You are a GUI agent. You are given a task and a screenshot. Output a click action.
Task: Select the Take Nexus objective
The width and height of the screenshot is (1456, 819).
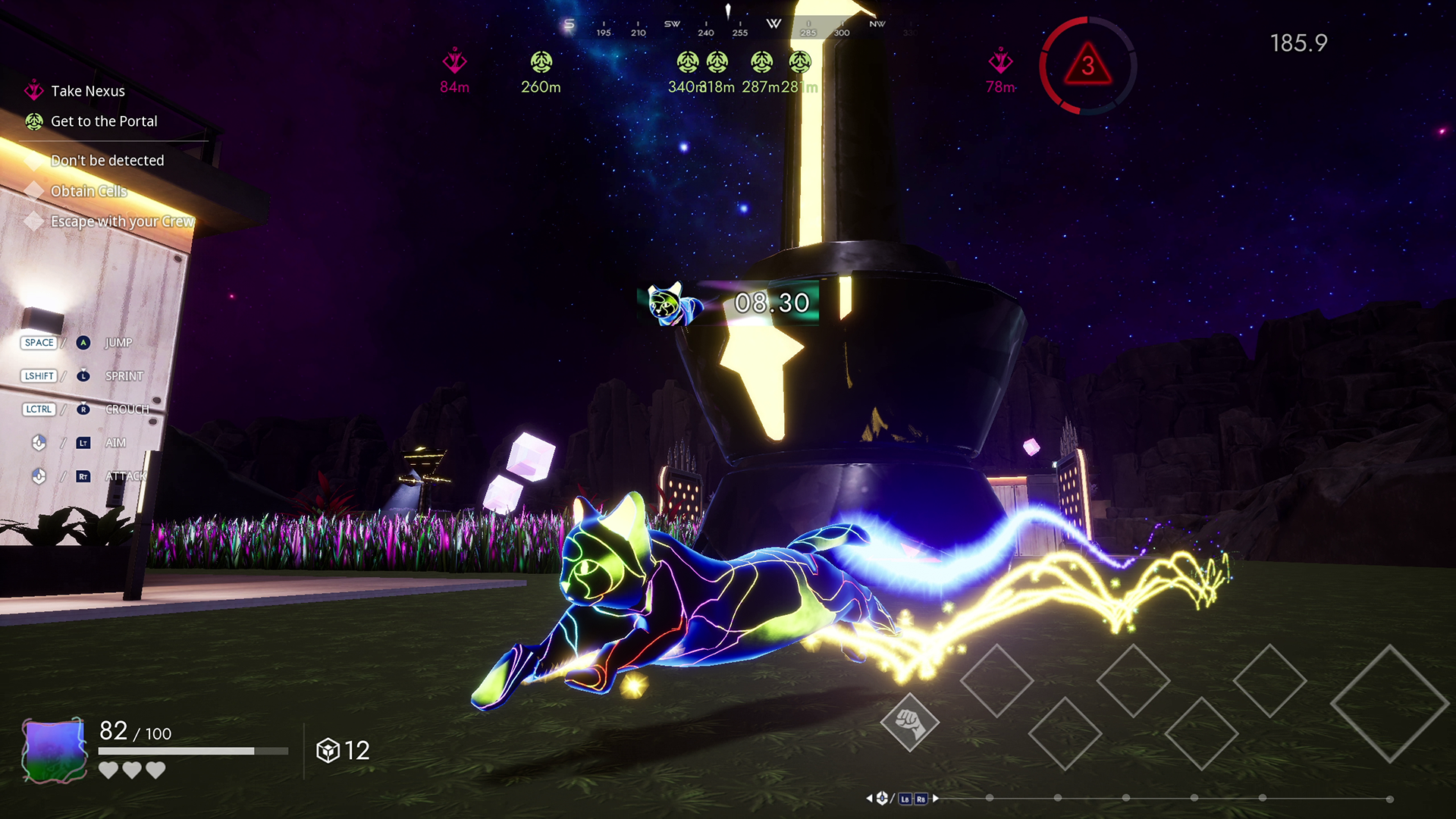click(x=87, y=91)
